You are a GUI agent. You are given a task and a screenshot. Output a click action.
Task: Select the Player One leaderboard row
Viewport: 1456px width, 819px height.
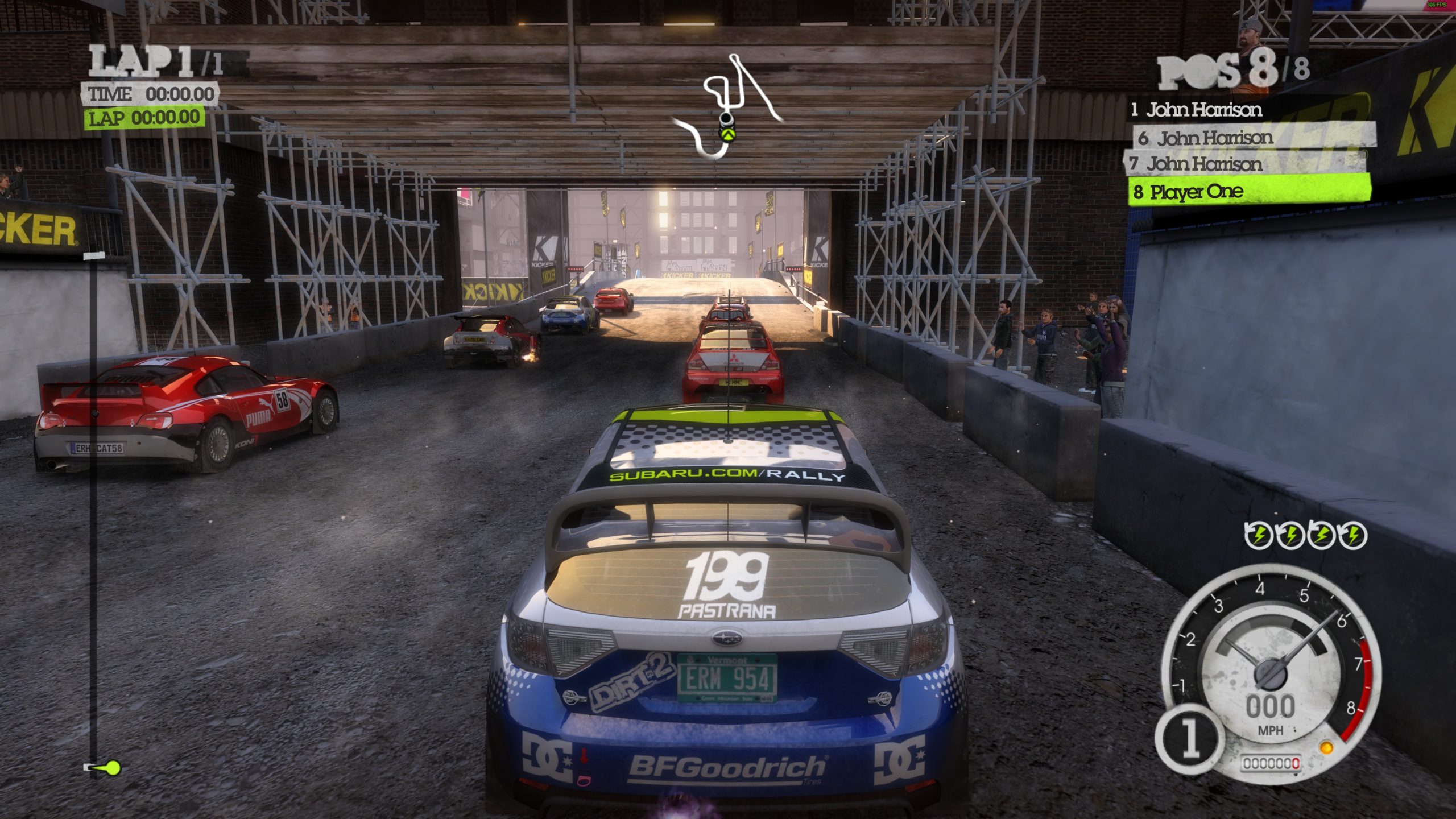[1248, 191]
